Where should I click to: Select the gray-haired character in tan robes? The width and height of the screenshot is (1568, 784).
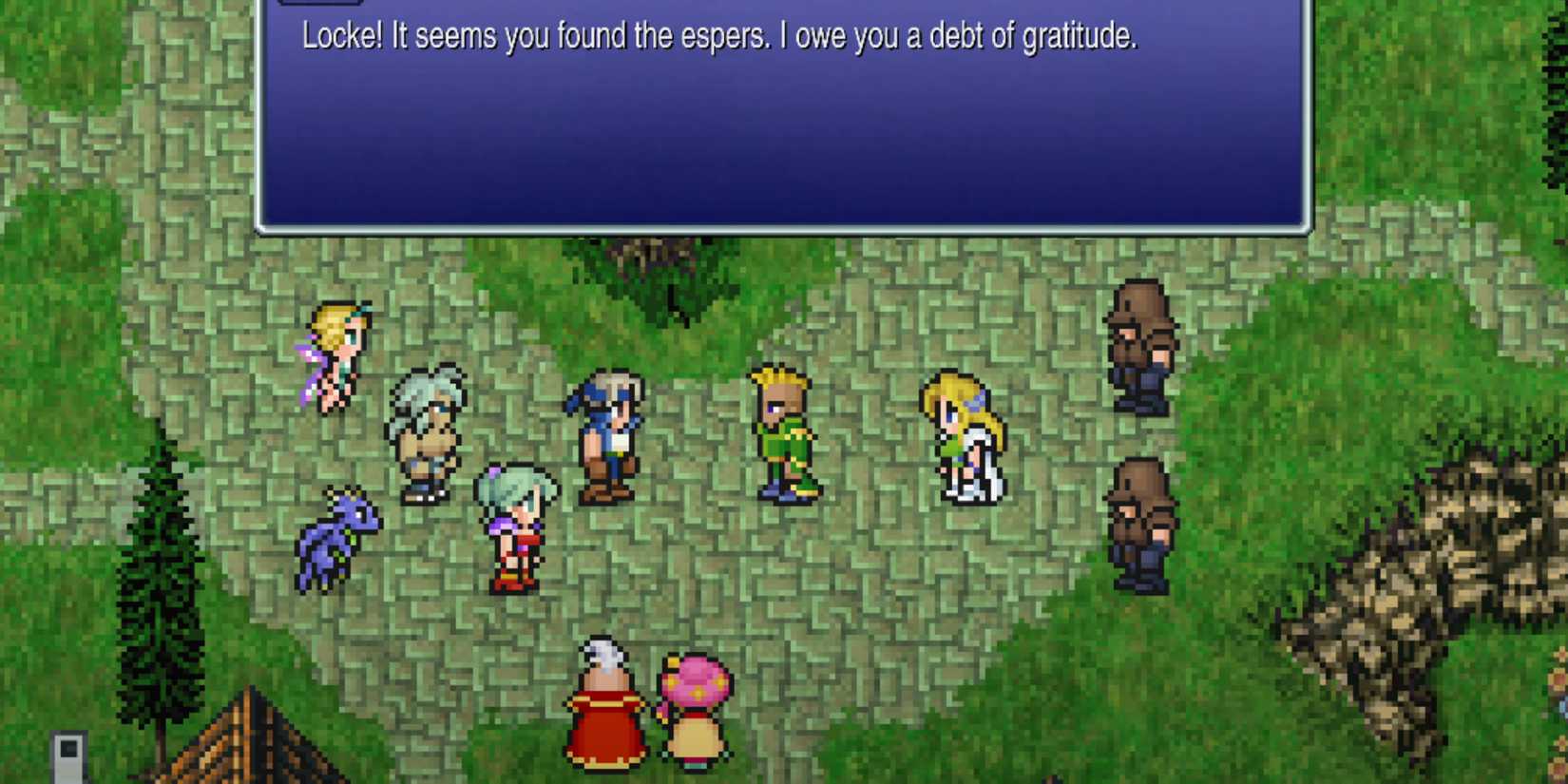430,428
